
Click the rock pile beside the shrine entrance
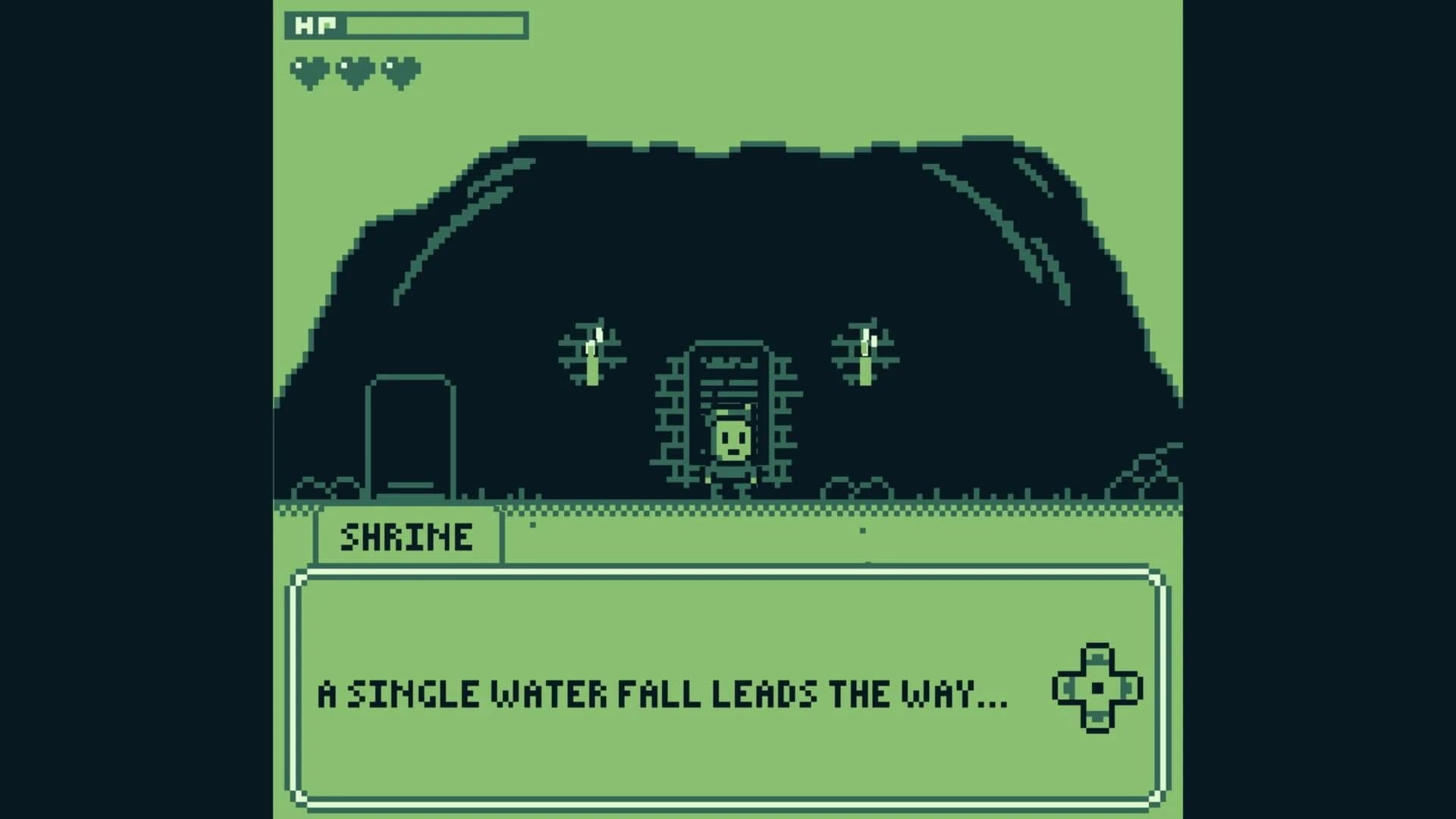857,485
